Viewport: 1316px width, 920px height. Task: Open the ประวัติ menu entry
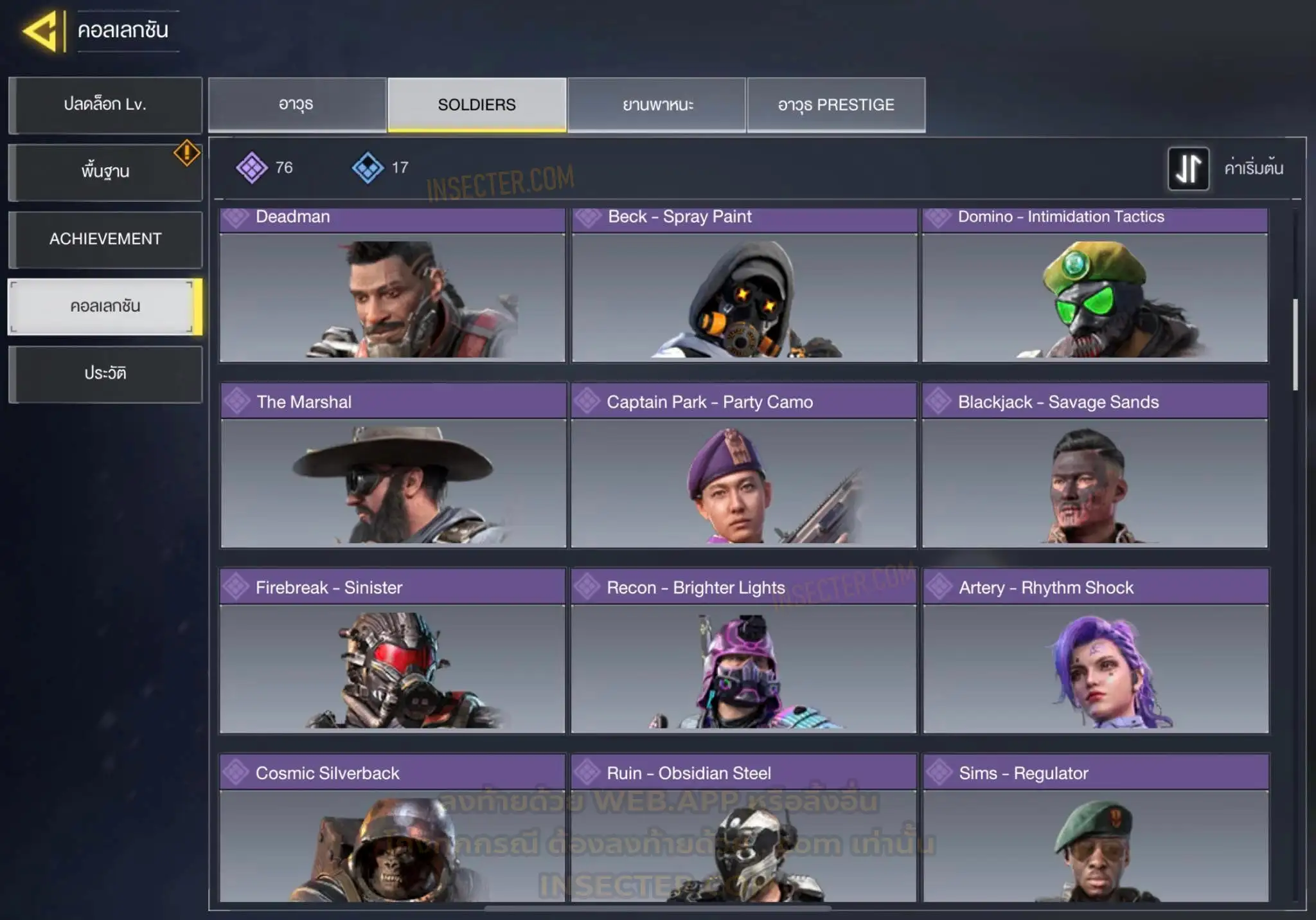tap(105, 374)
